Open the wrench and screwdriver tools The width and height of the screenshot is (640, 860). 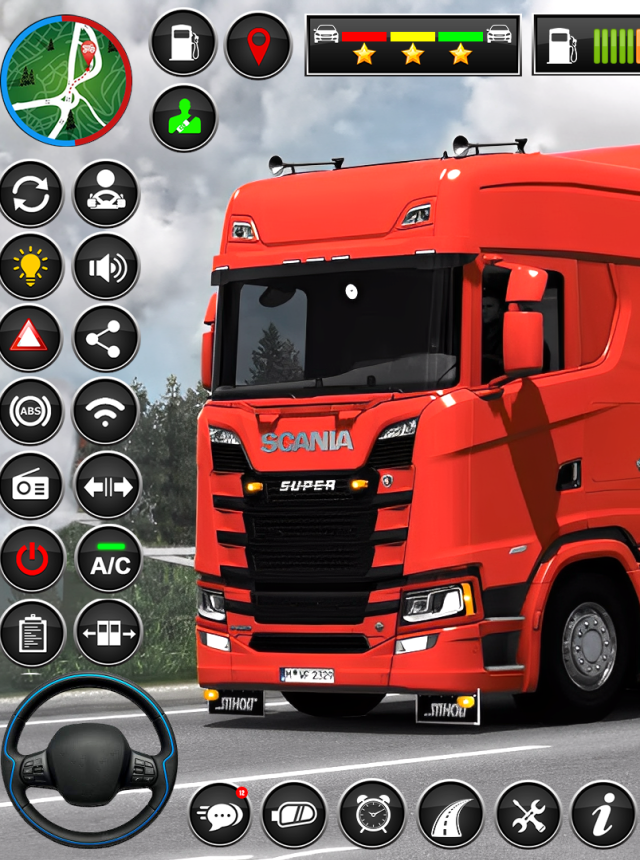coord(528,814)
